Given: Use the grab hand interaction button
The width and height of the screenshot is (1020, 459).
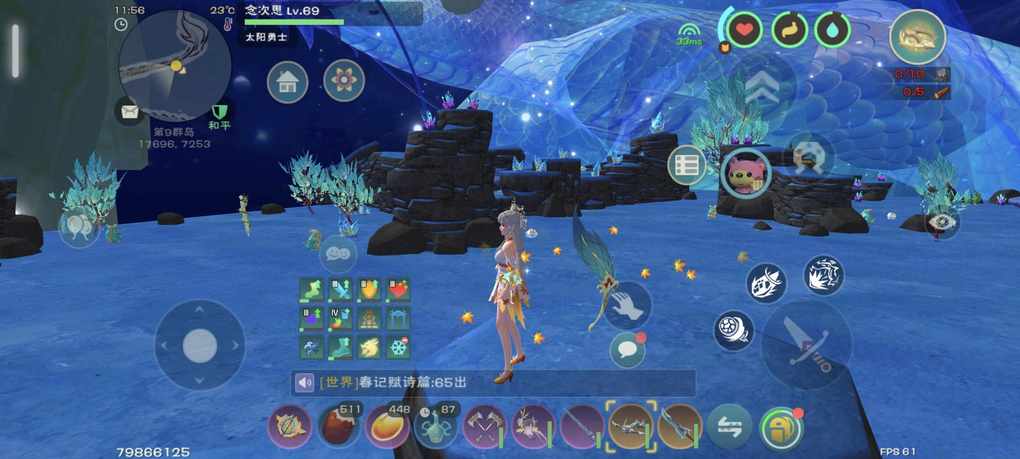Looking at the screenshot, I should 628,304.
